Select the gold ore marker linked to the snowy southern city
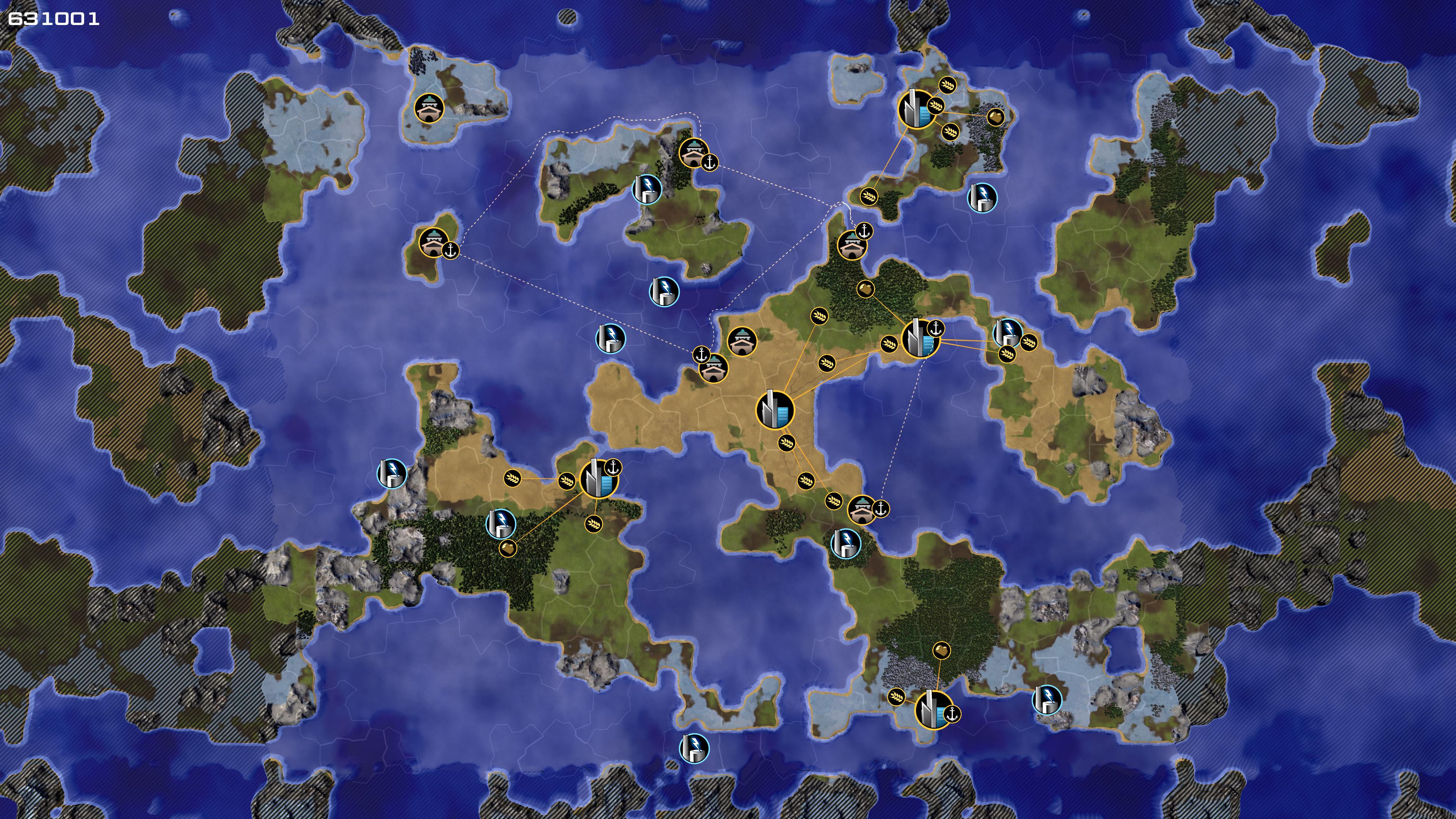Image resolution: width=1456 pixels, height=819 pixels. pos(941,650)
